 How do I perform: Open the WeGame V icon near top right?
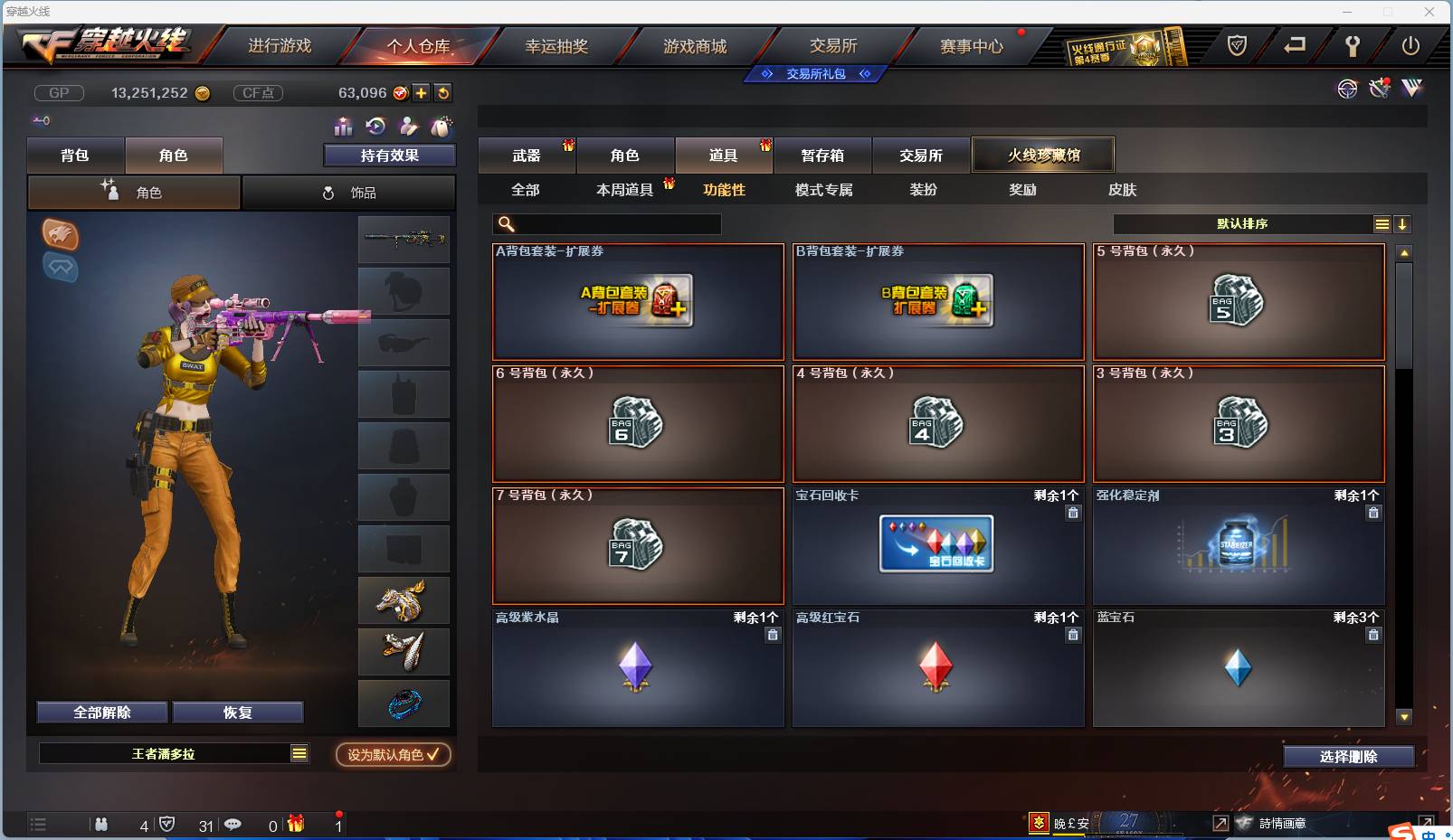[1410, 88]
